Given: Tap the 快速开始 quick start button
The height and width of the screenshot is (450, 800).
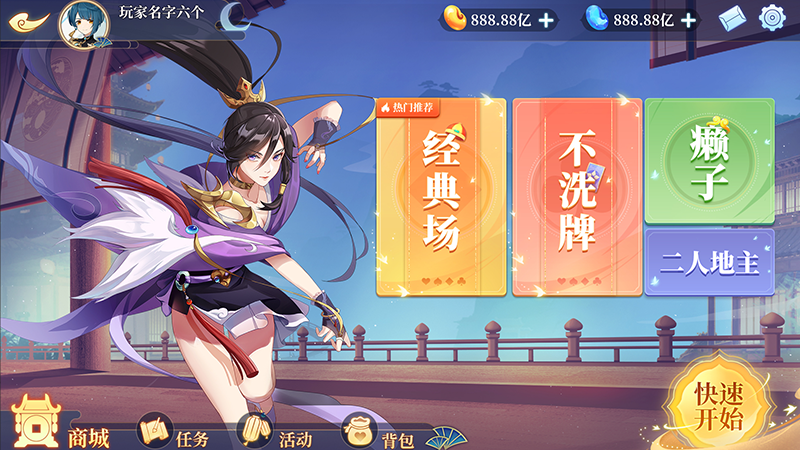Looking at the screenshot, I should point(720,406).
